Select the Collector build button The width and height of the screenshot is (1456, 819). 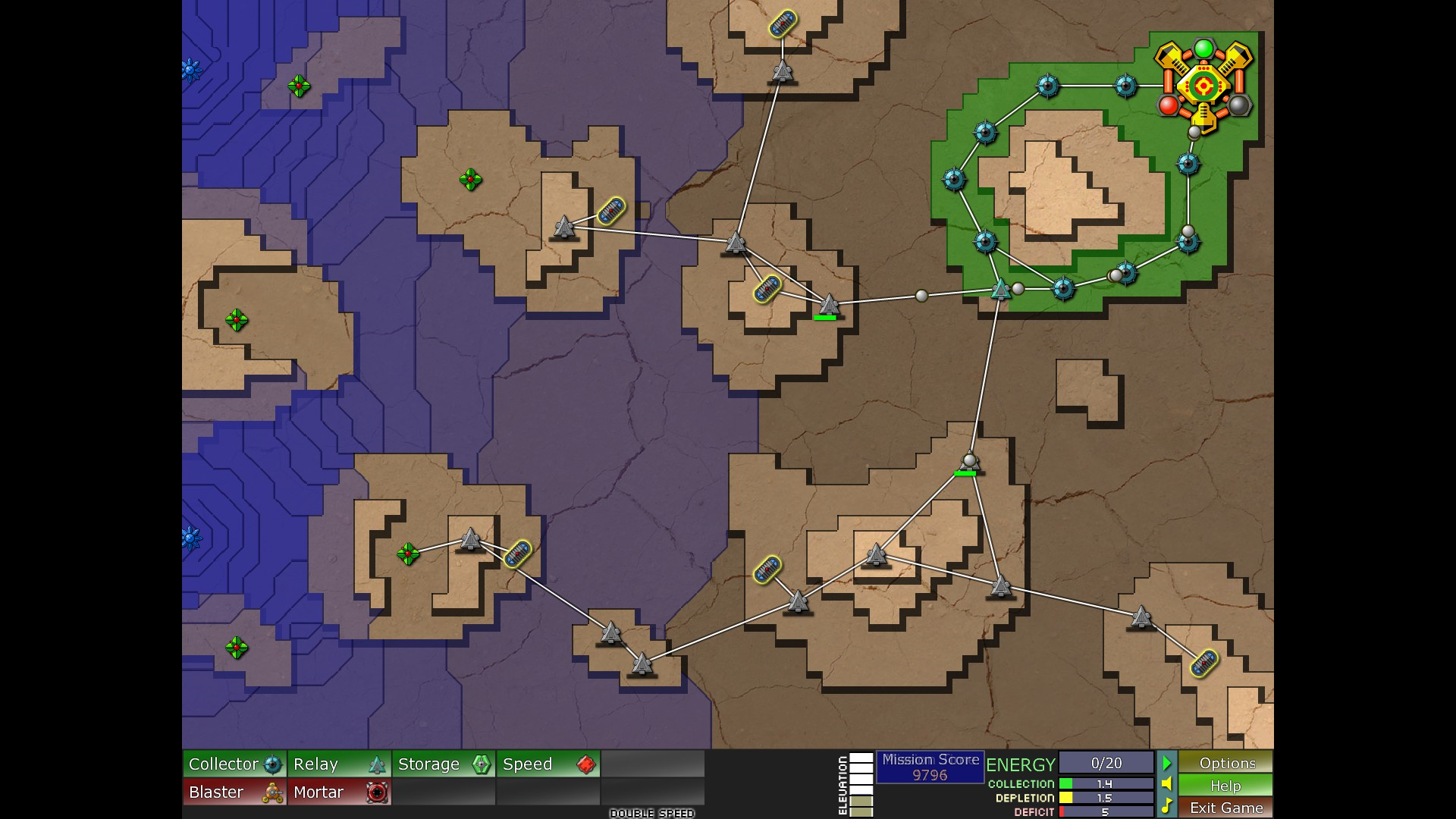point(235,764)
